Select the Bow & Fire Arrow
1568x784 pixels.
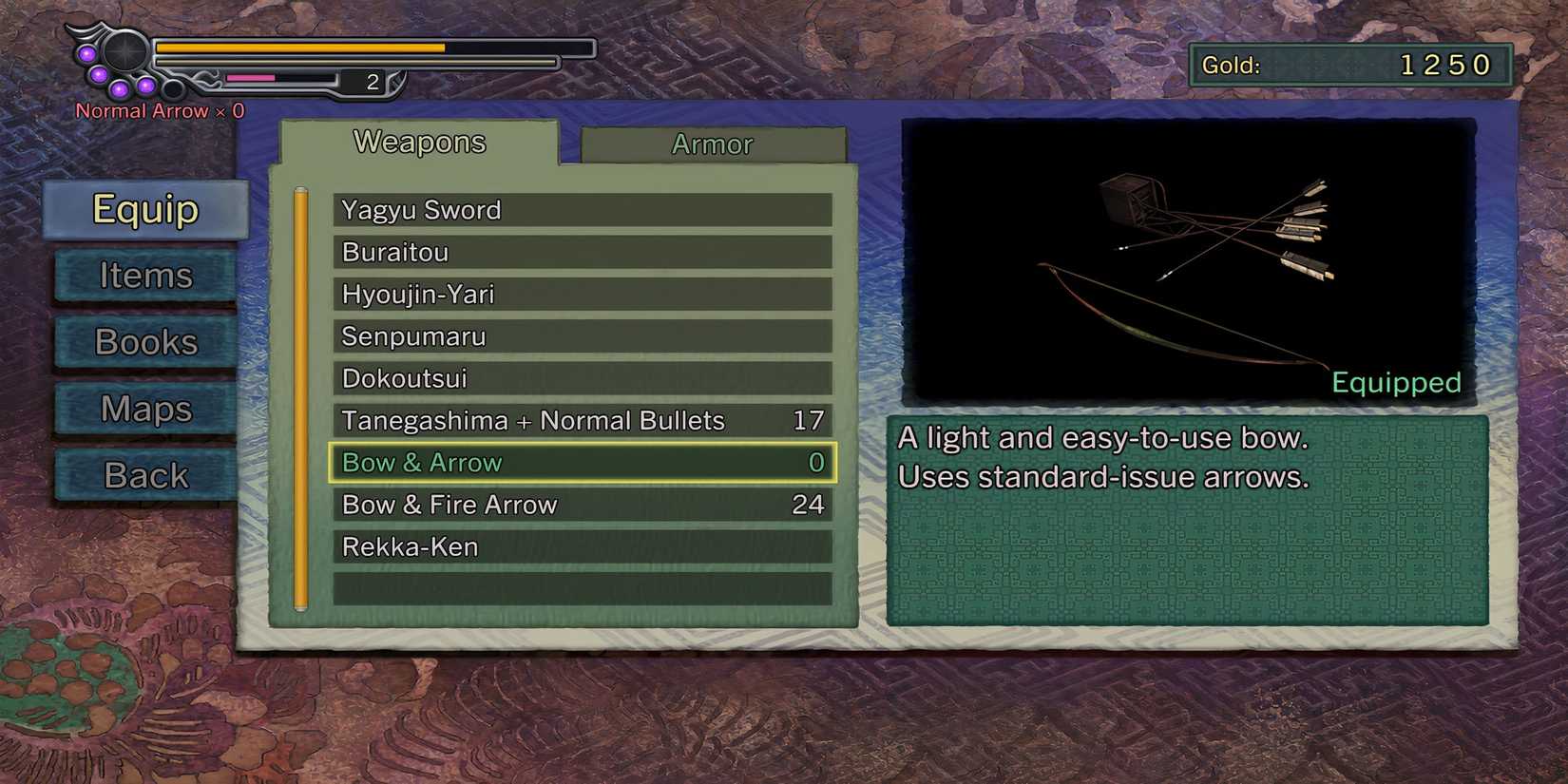tap(580, 505)
